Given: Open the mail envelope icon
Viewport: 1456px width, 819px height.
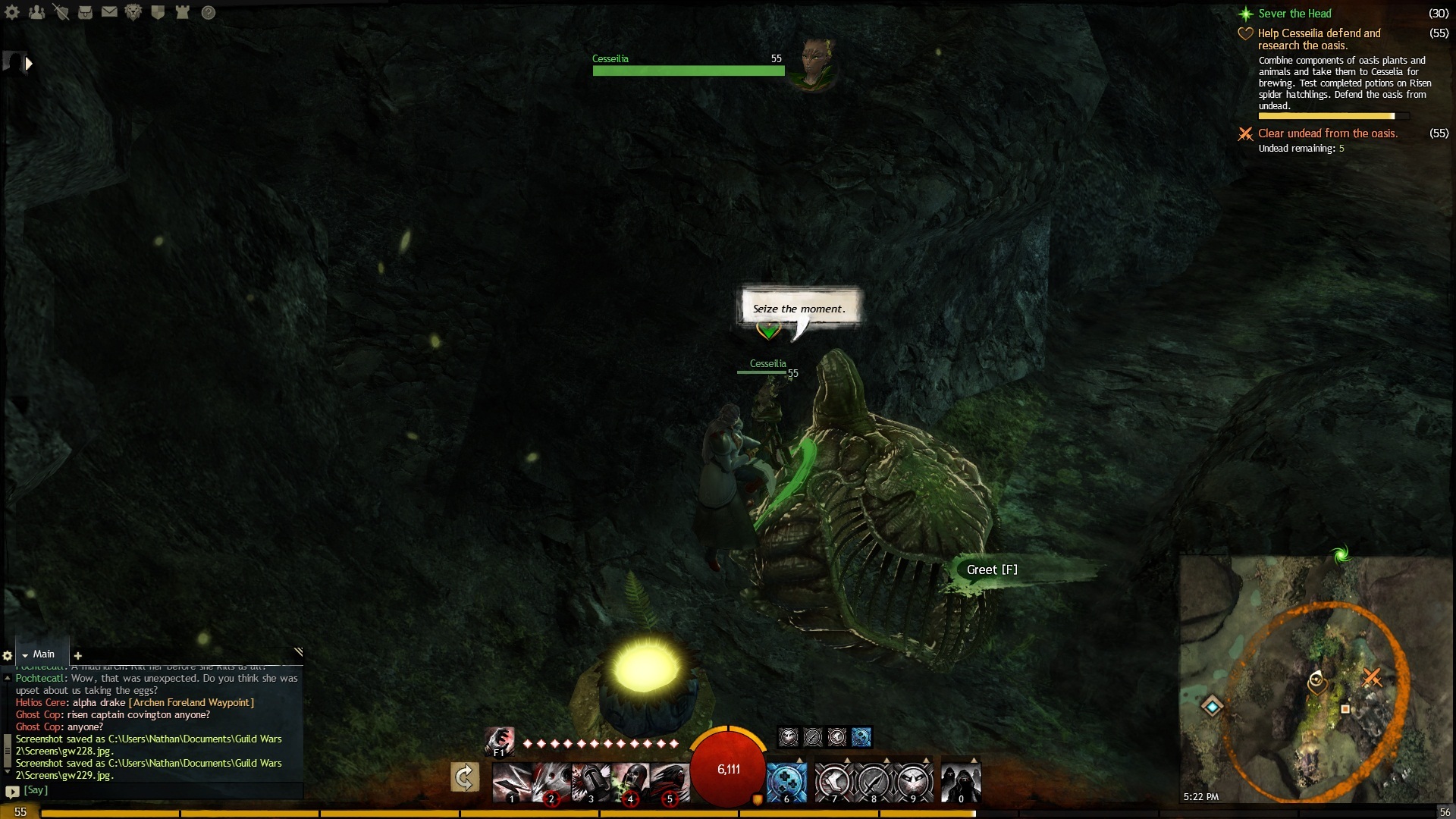Looking at the screenshot, I should (x=109, y=12).
